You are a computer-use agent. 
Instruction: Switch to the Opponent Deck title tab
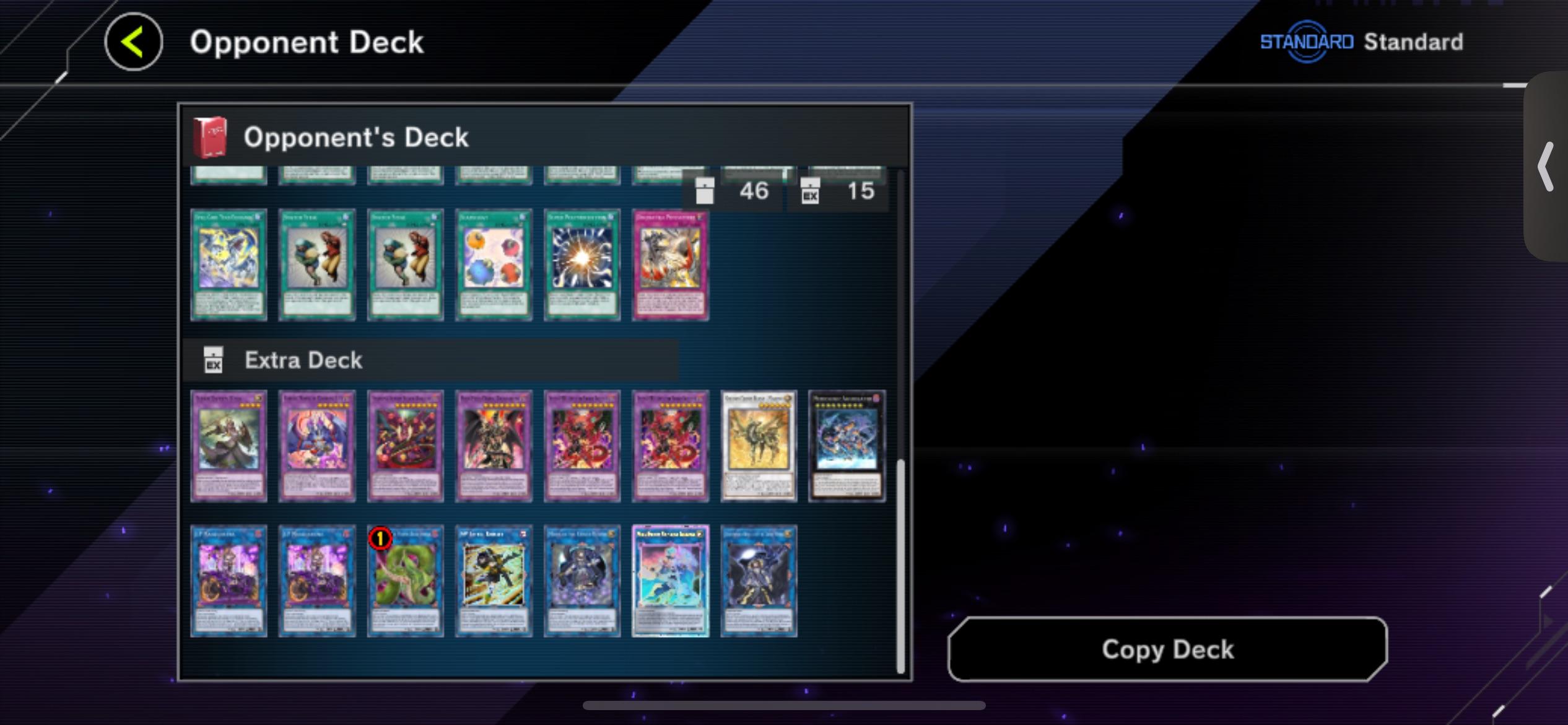pos(306,42)
